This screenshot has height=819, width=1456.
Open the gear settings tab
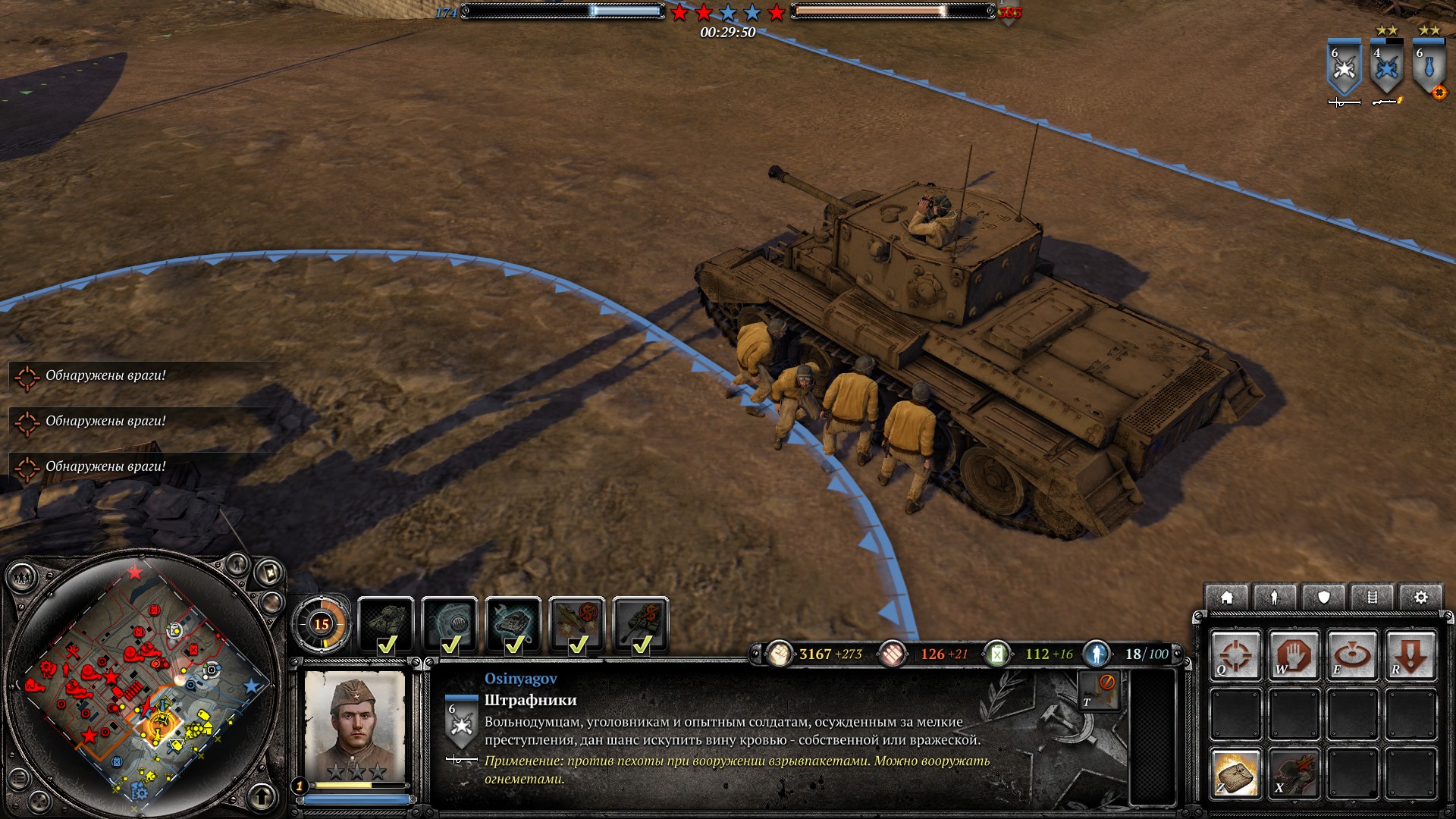coord(1420,598)
